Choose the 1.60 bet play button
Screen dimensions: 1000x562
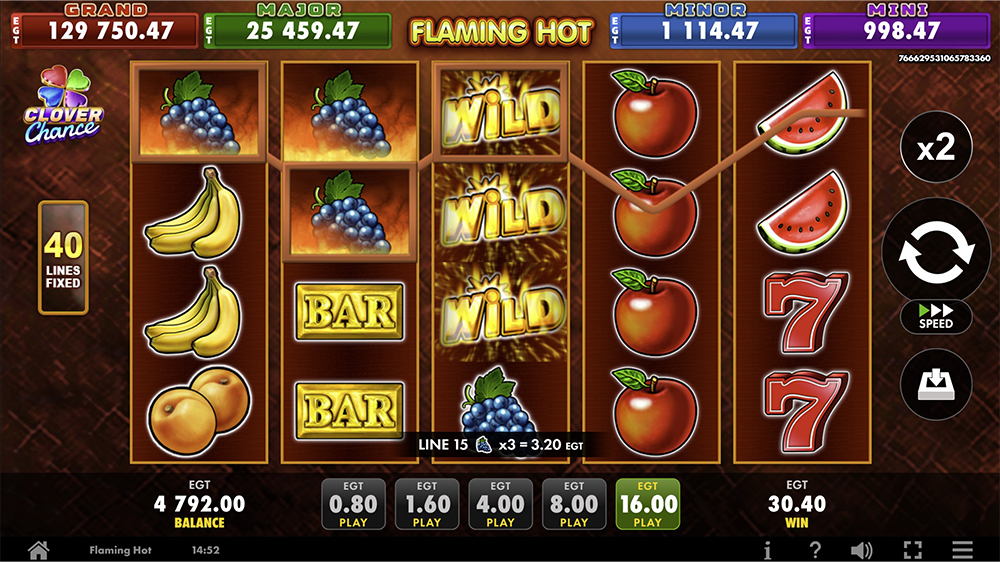427,504
